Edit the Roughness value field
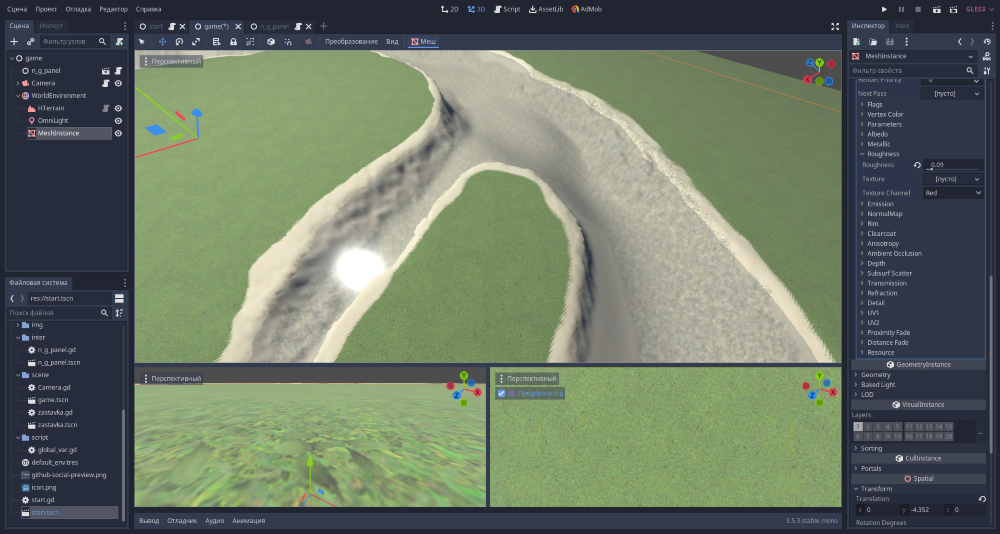Screen dimensions: 1000x534 955,165
